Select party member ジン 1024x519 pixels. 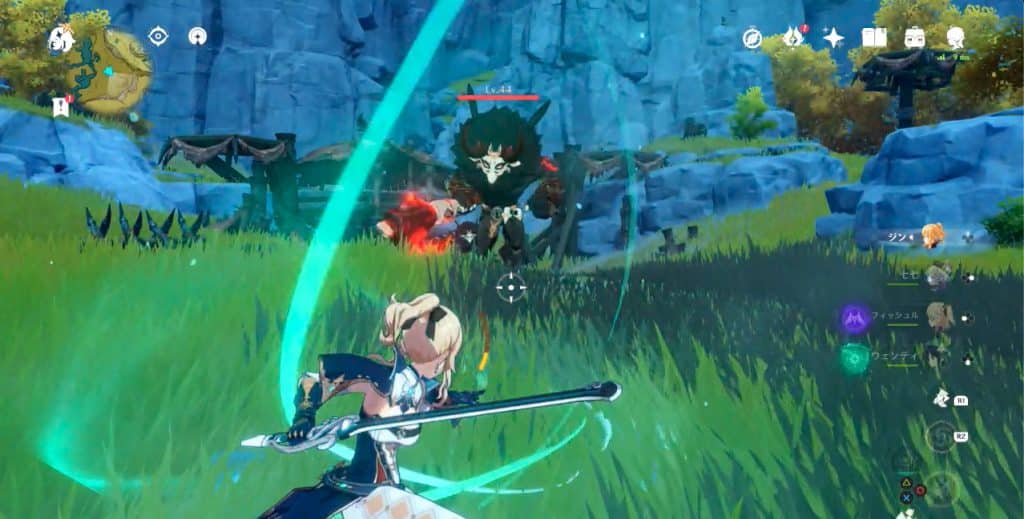coord(932,236)
